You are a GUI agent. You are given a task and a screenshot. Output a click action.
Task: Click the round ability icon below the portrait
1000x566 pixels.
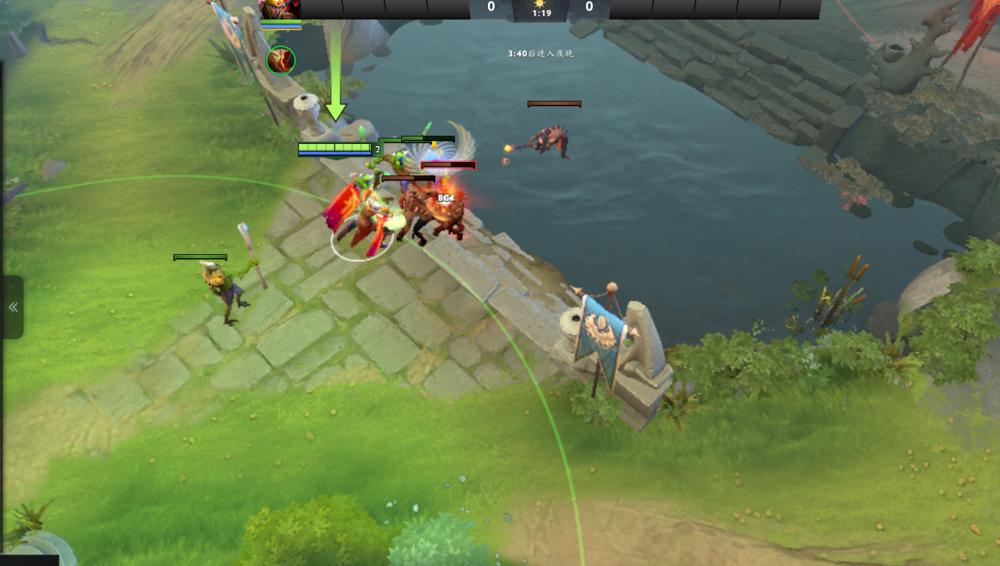[x=281, y=60]
